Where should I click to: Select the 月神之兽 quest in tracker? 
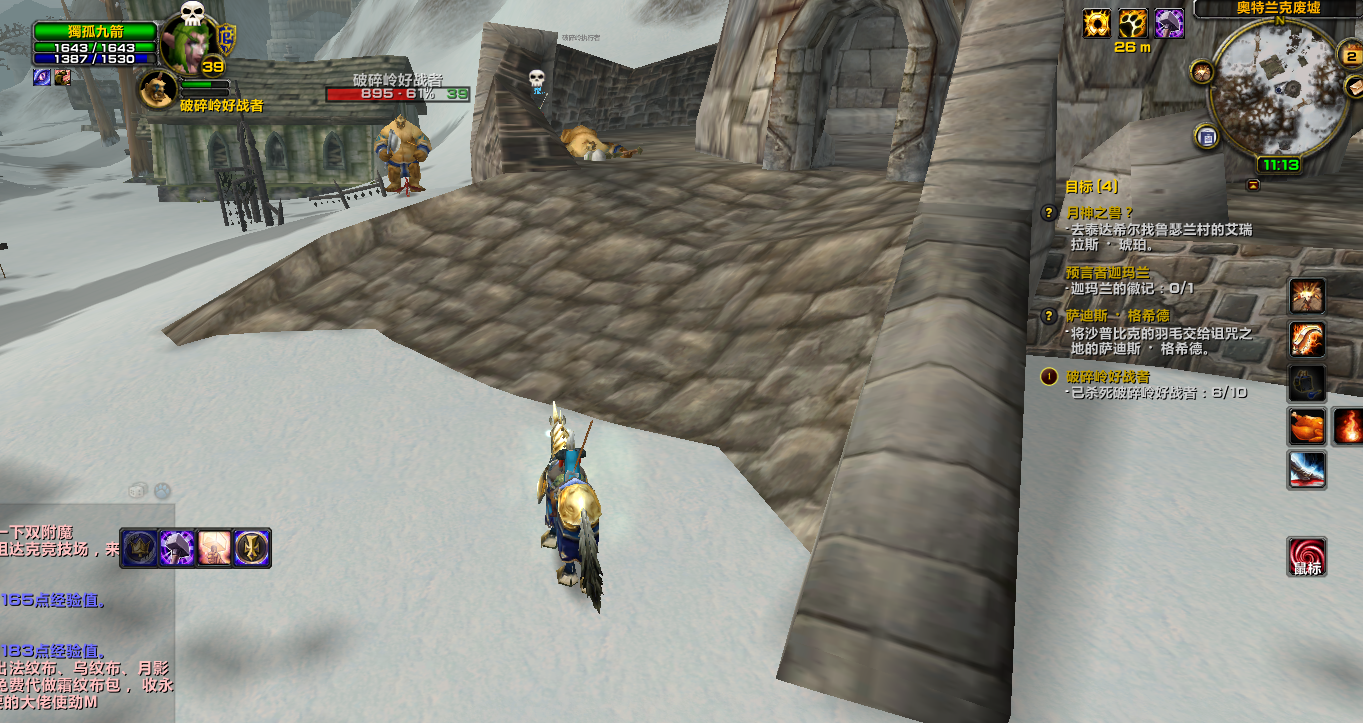tap(1099, 212)
